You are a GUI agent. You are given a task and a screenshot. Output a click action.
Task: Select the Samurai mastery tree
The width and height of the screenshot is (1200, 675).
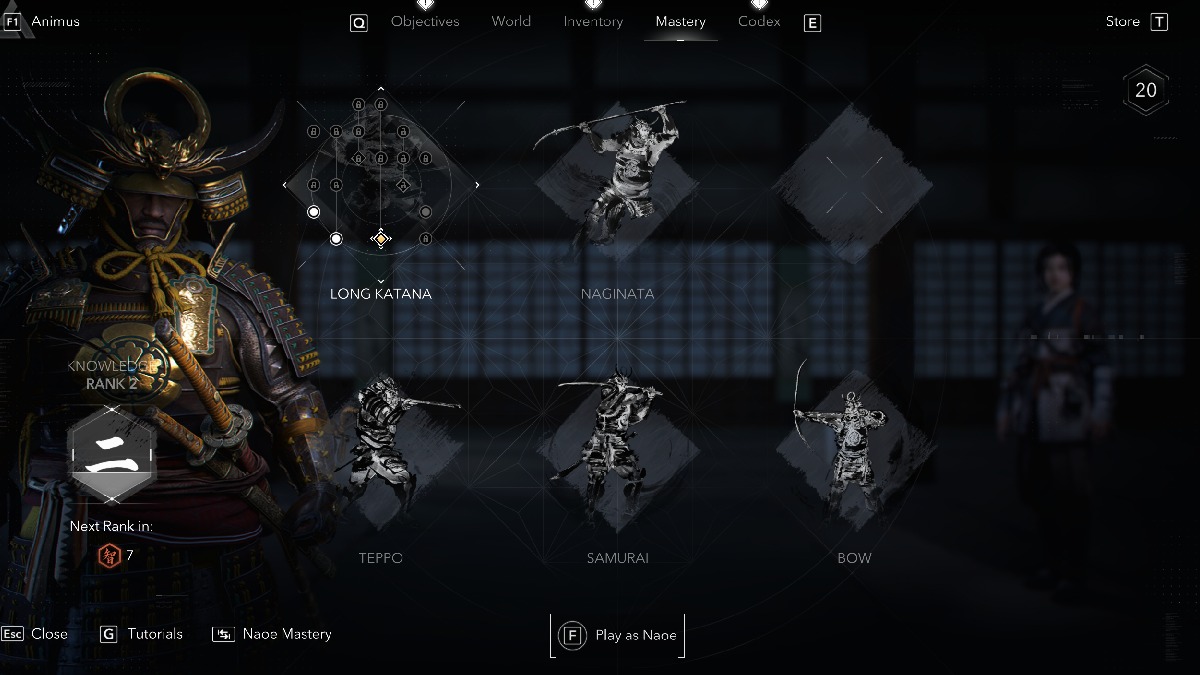[617, 450]
